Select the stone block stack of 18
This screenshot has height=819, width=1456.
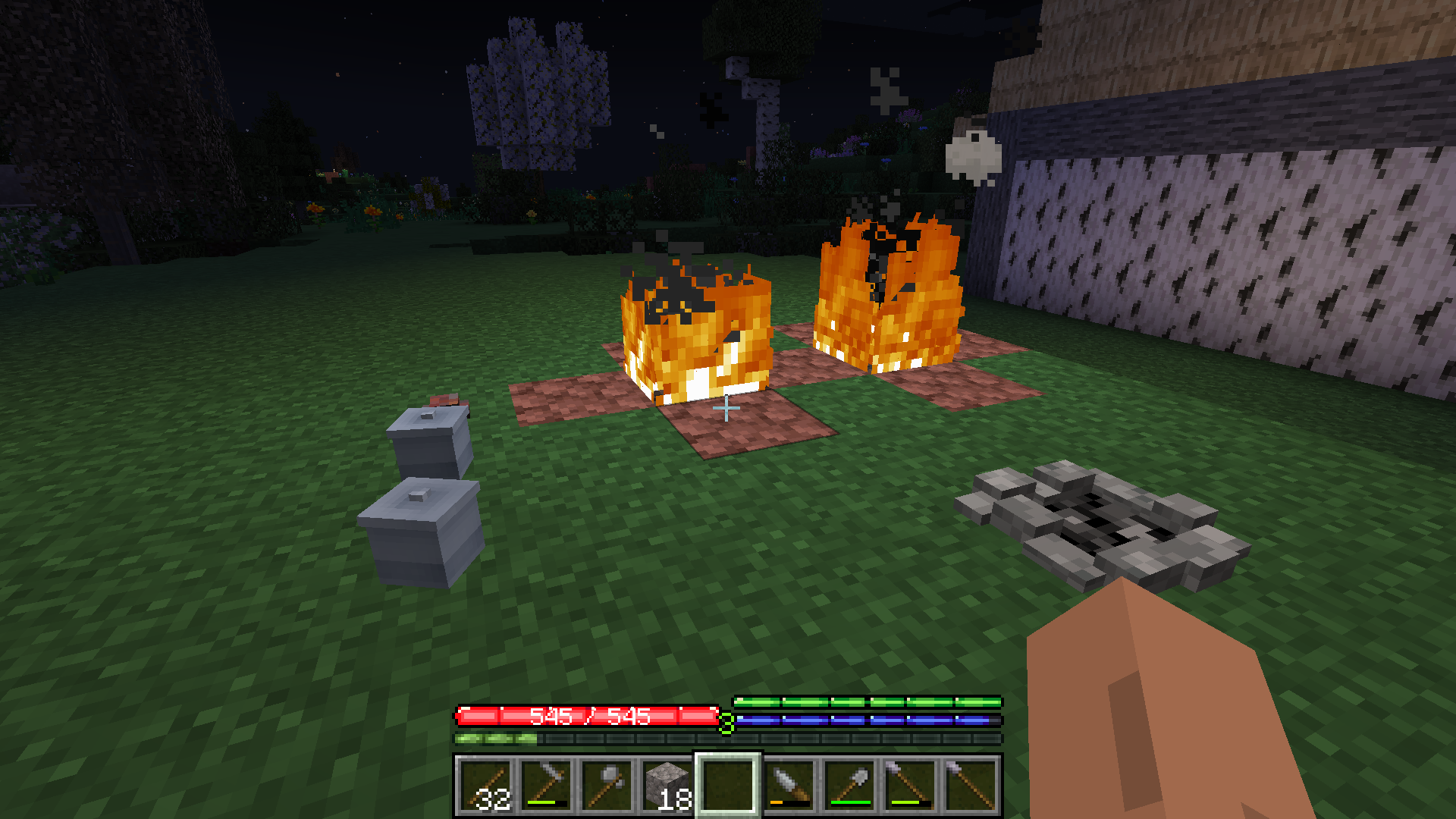[667, 784]
